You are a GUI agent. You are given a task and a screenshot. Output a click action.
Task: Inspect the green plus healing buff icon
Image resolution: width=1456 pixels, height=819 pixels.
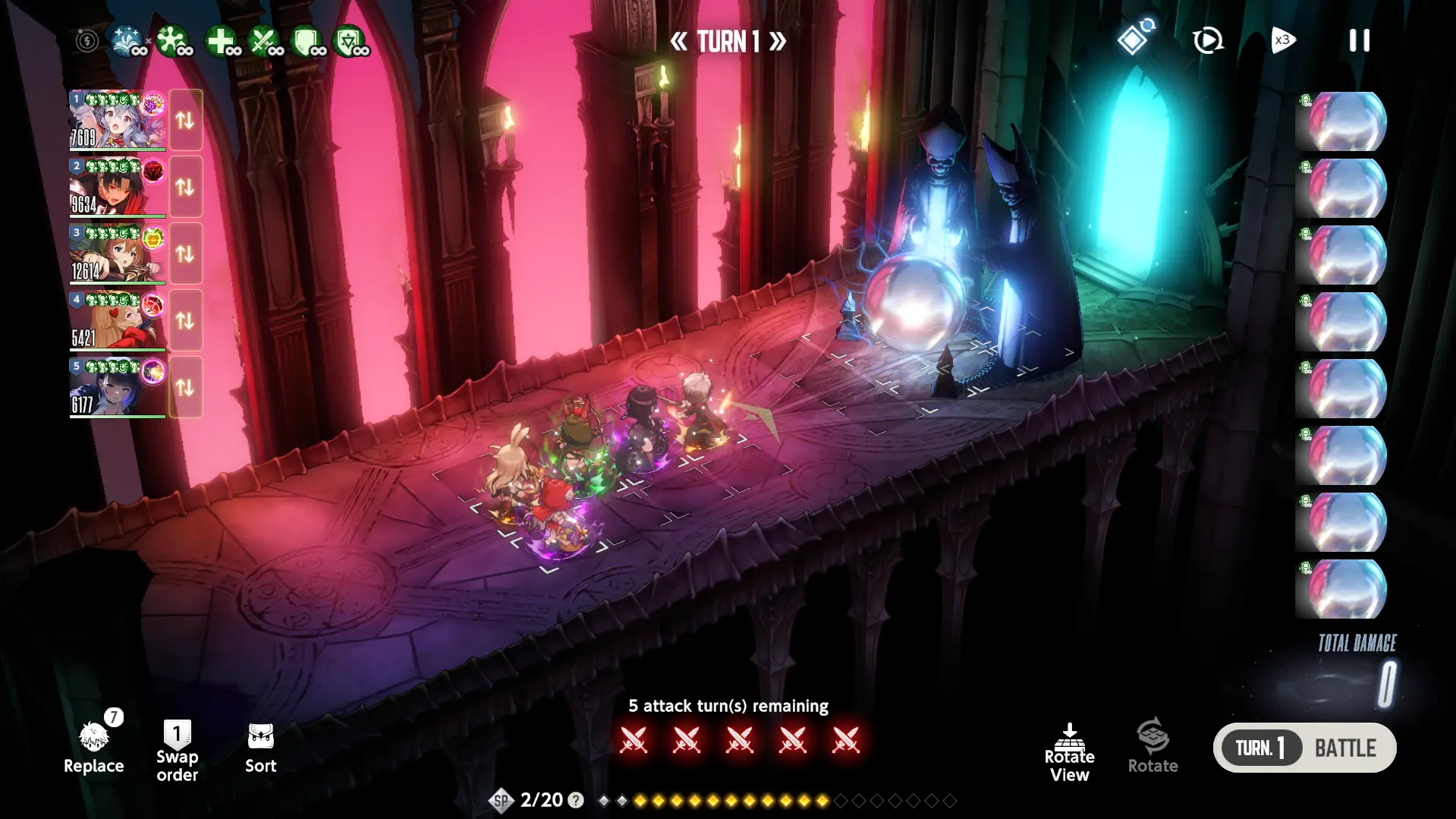pos(221,41)
